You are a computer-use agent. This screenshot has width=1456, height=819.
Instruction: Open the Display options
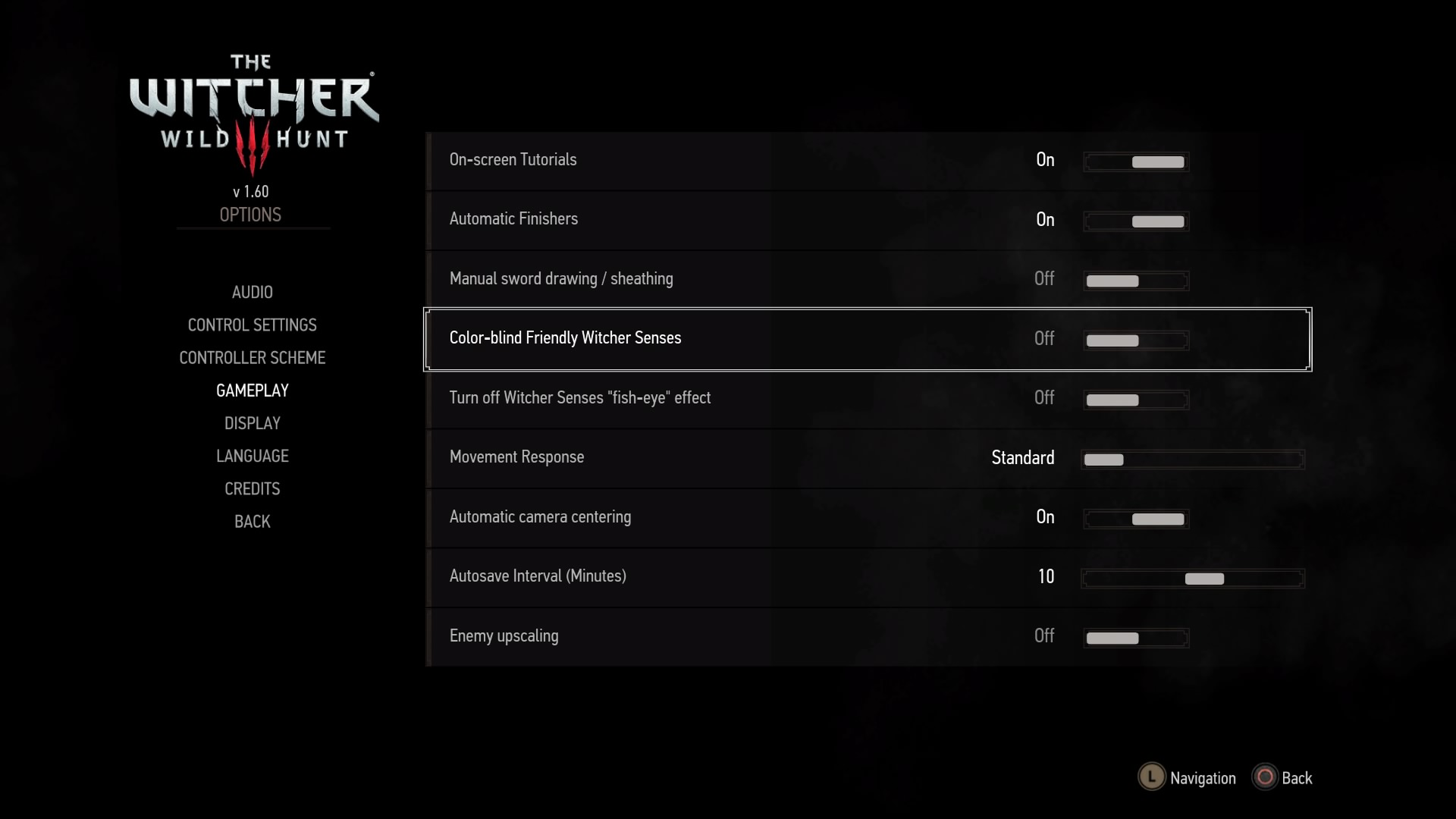coord(252,422)
